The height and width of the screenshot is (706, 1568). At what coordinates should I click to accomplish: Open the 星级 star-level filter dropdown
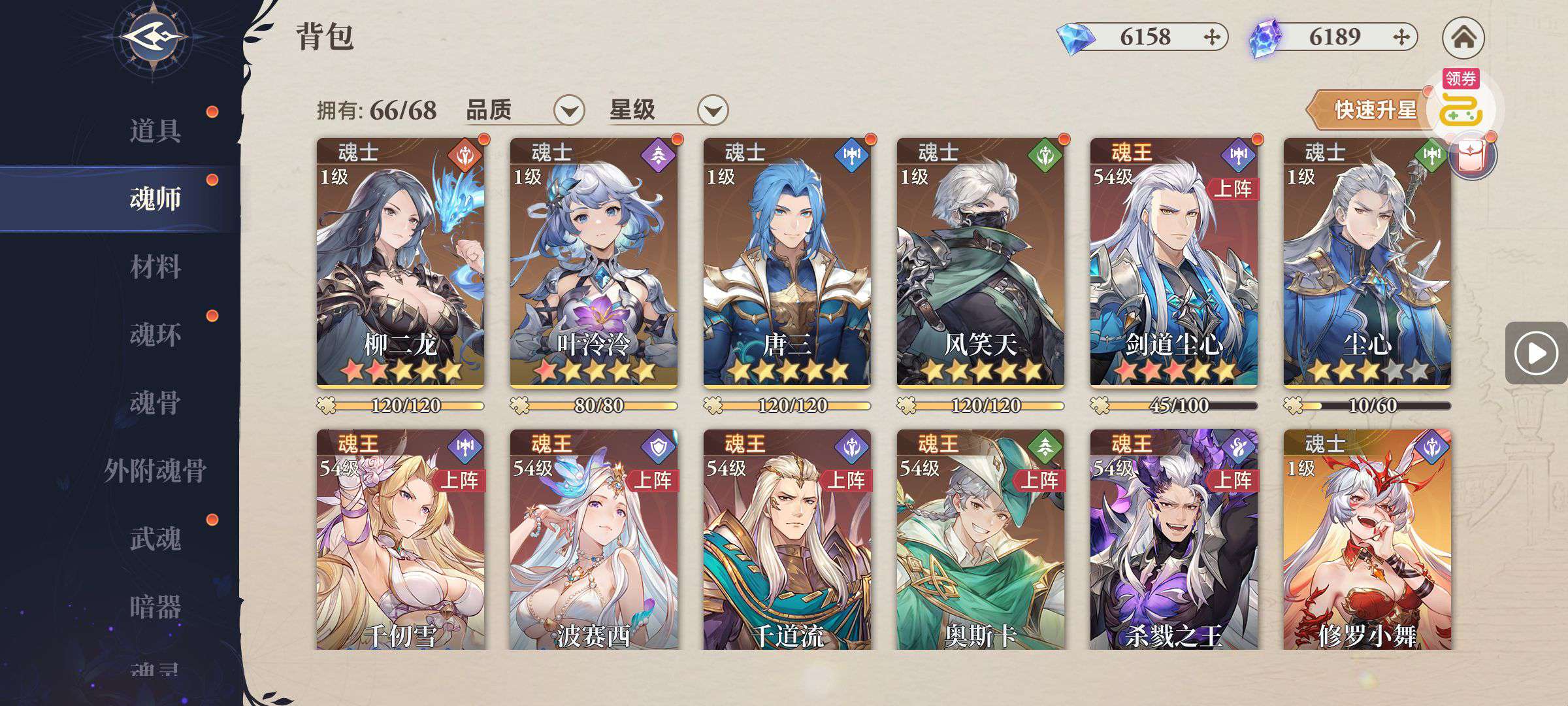point(712,110)
